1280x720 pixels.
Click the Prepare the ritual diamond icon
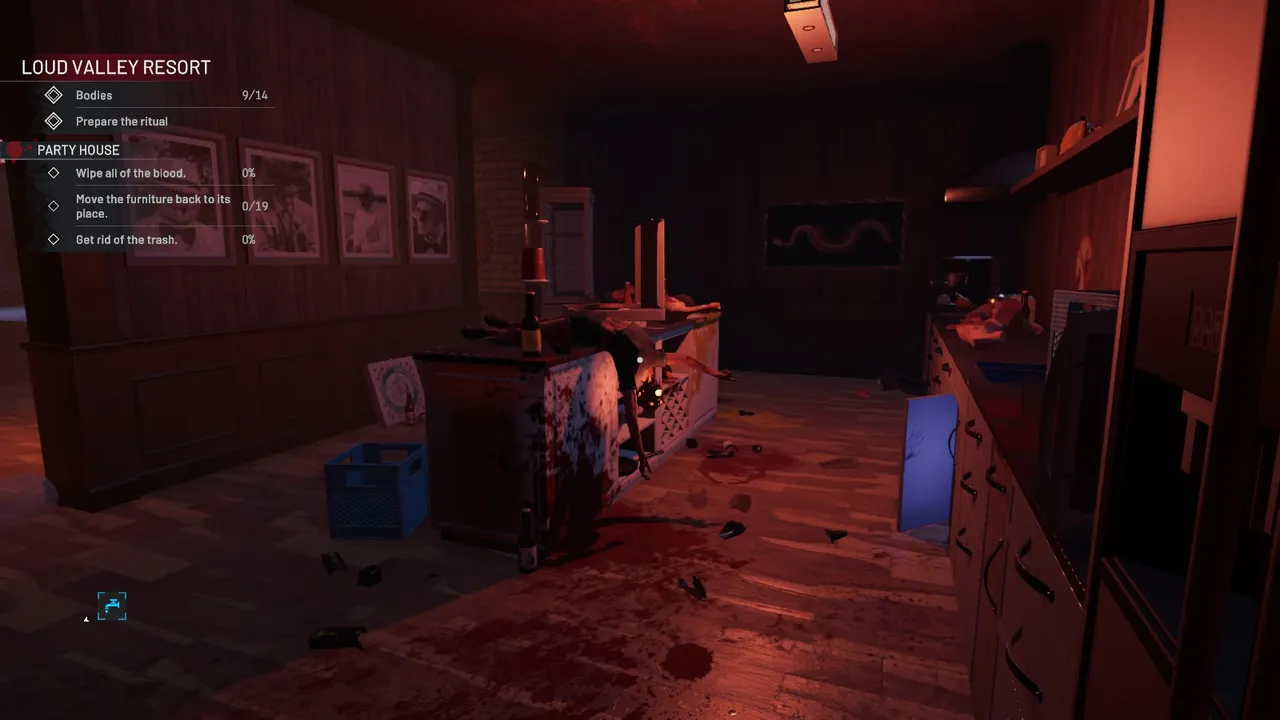point(55,121)
